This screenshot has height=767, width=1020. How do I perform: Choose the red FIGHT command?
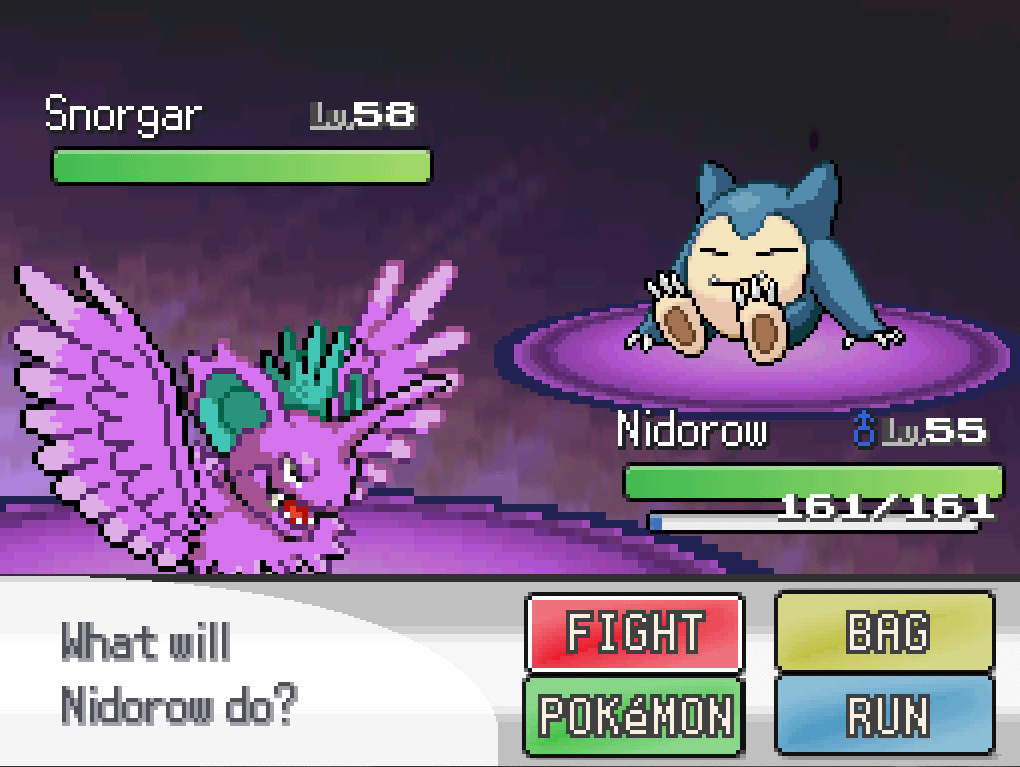pyautogui.click(x=634, y=633)
